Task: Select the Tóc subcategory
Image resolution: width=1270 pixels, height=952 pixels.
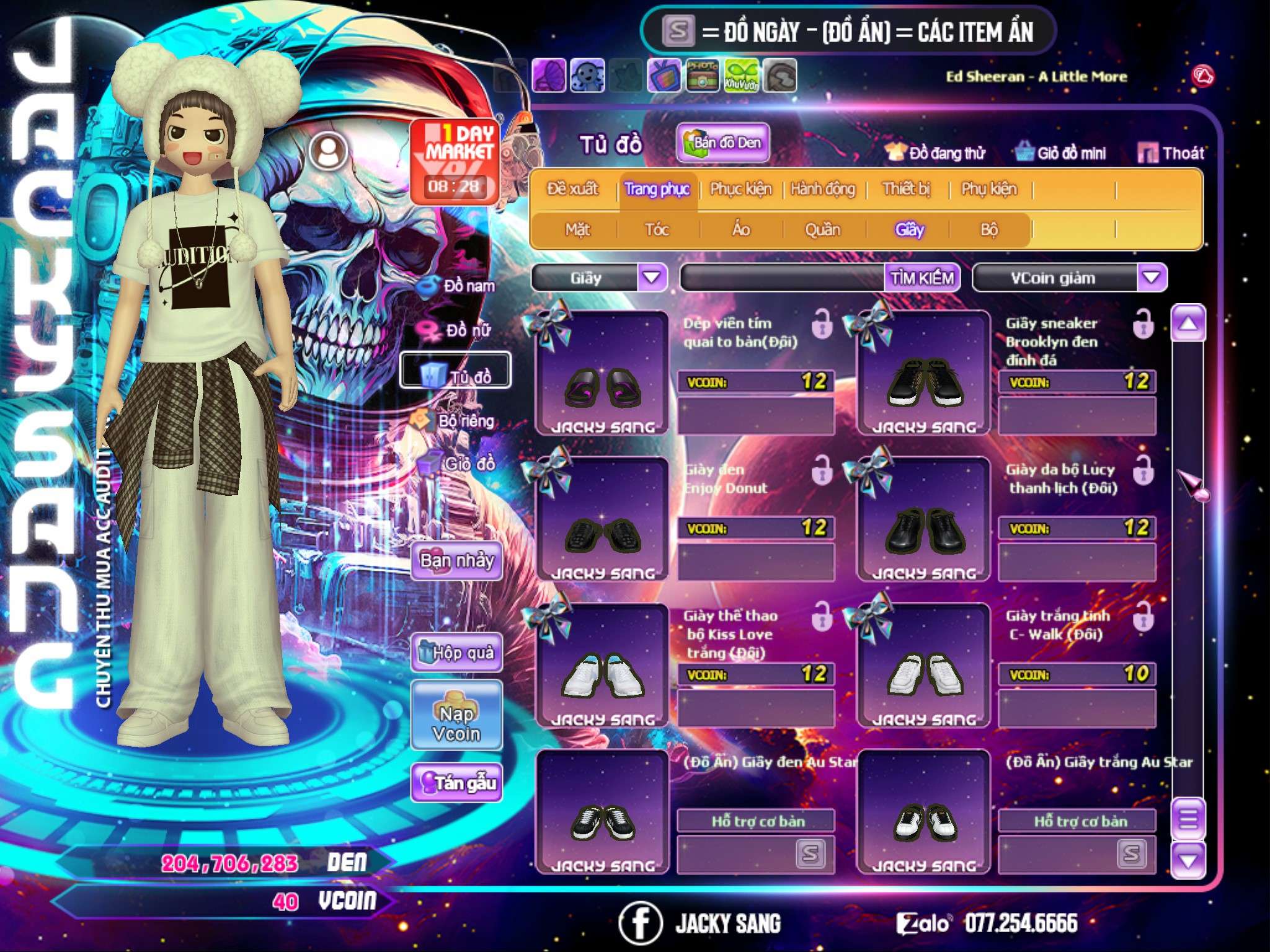Action: (657, 230)
